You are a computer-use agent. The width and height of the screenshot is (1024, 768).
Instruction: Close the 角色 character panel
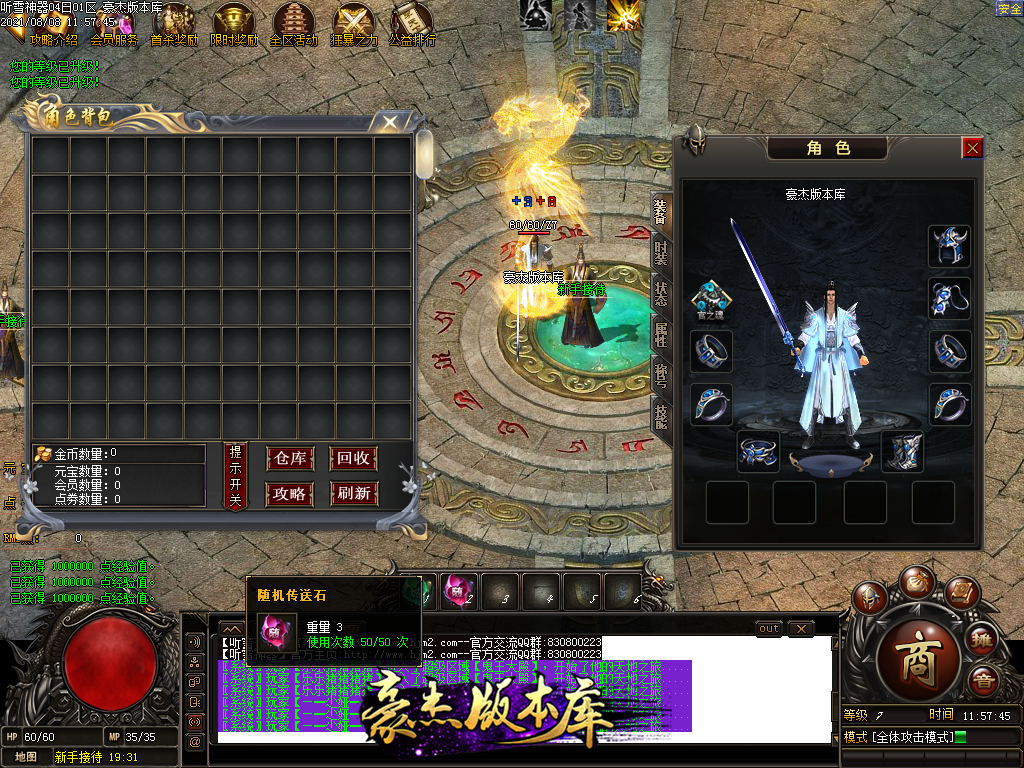(x=972, y=148)
